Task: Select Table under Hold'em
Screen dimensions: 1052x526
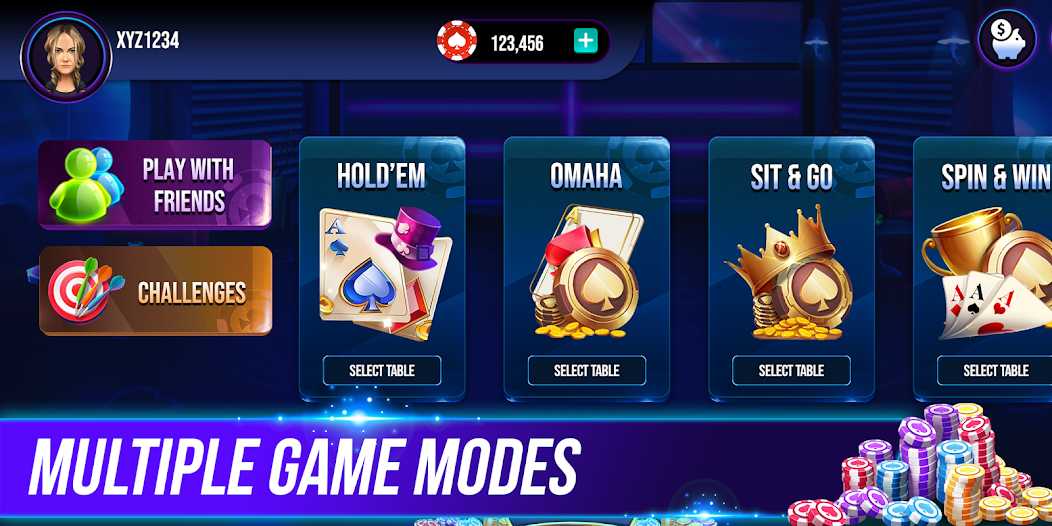Action: pos(381,370)
